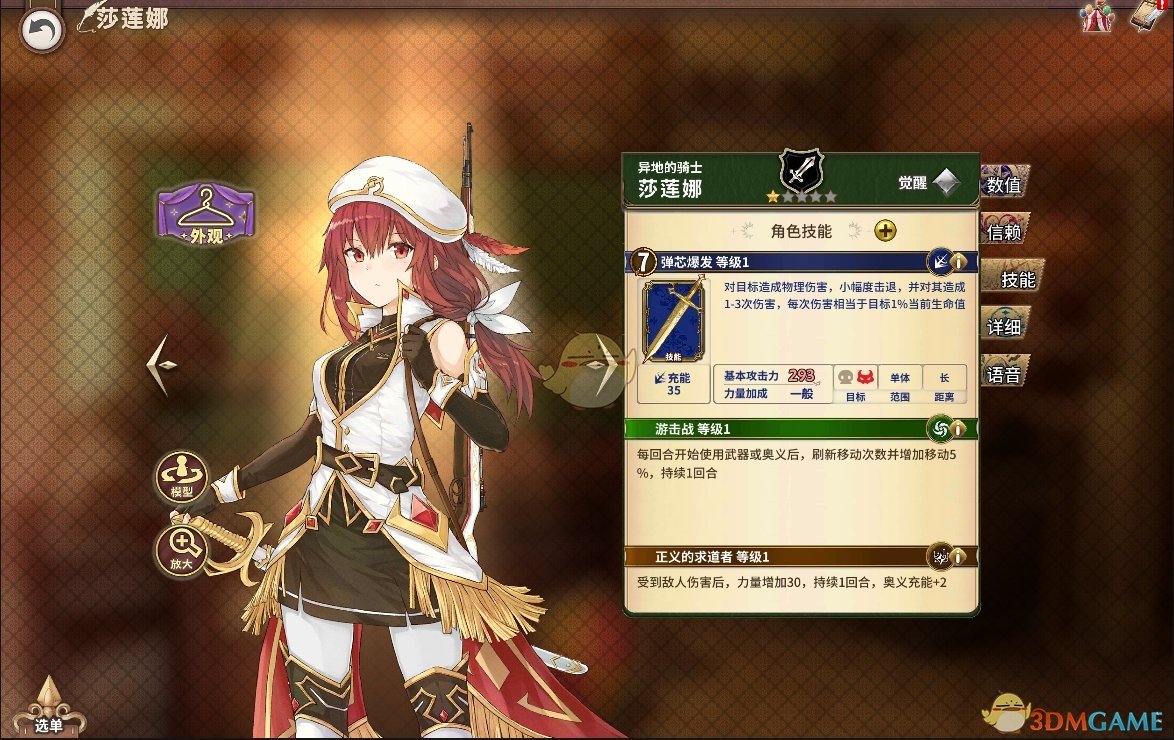Show info for 游击战 skill
Screen dimensions: 1174x740
point(959,429)
